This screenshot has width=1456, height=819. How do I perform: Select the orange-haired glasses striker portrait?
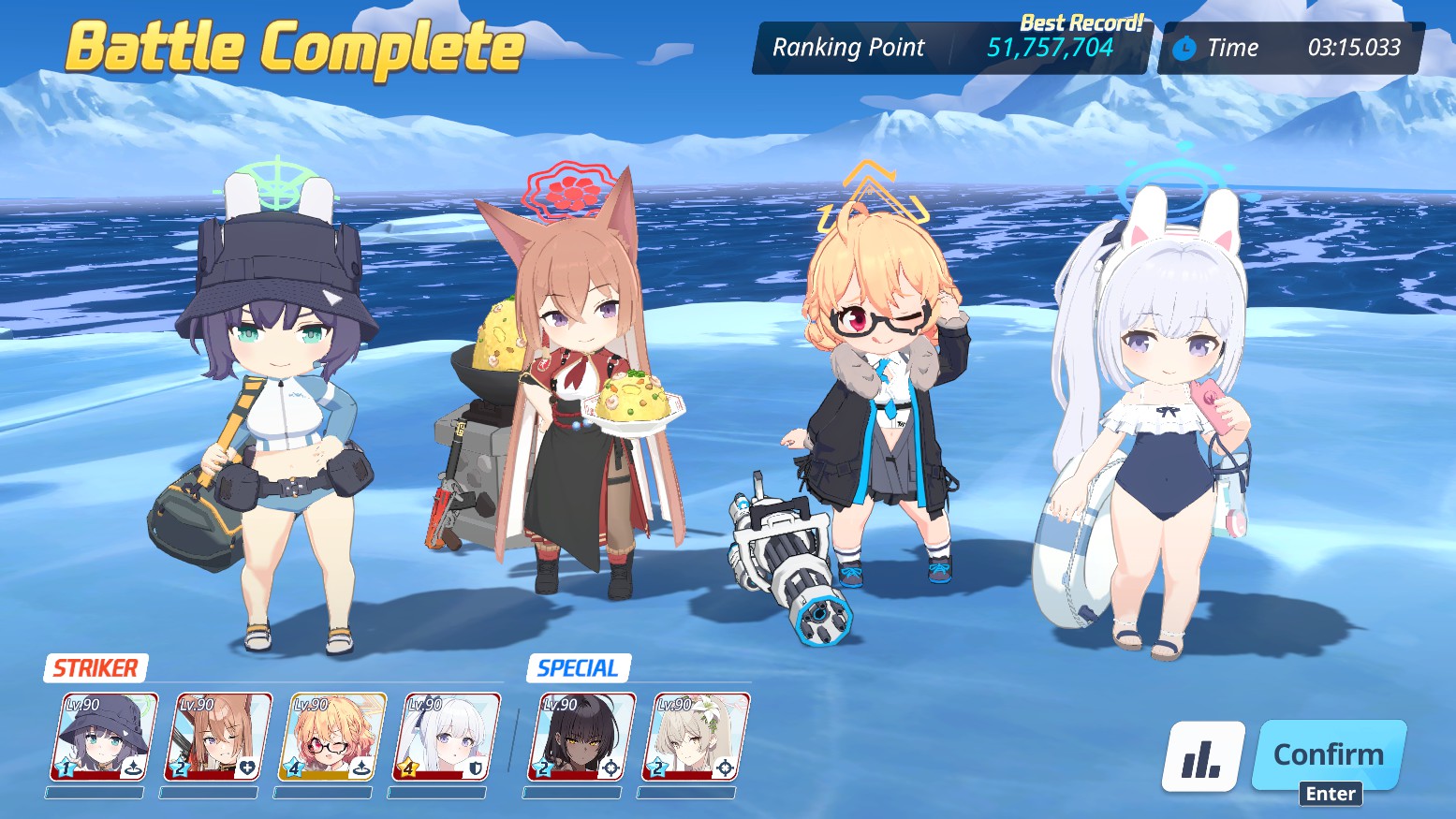332,738
